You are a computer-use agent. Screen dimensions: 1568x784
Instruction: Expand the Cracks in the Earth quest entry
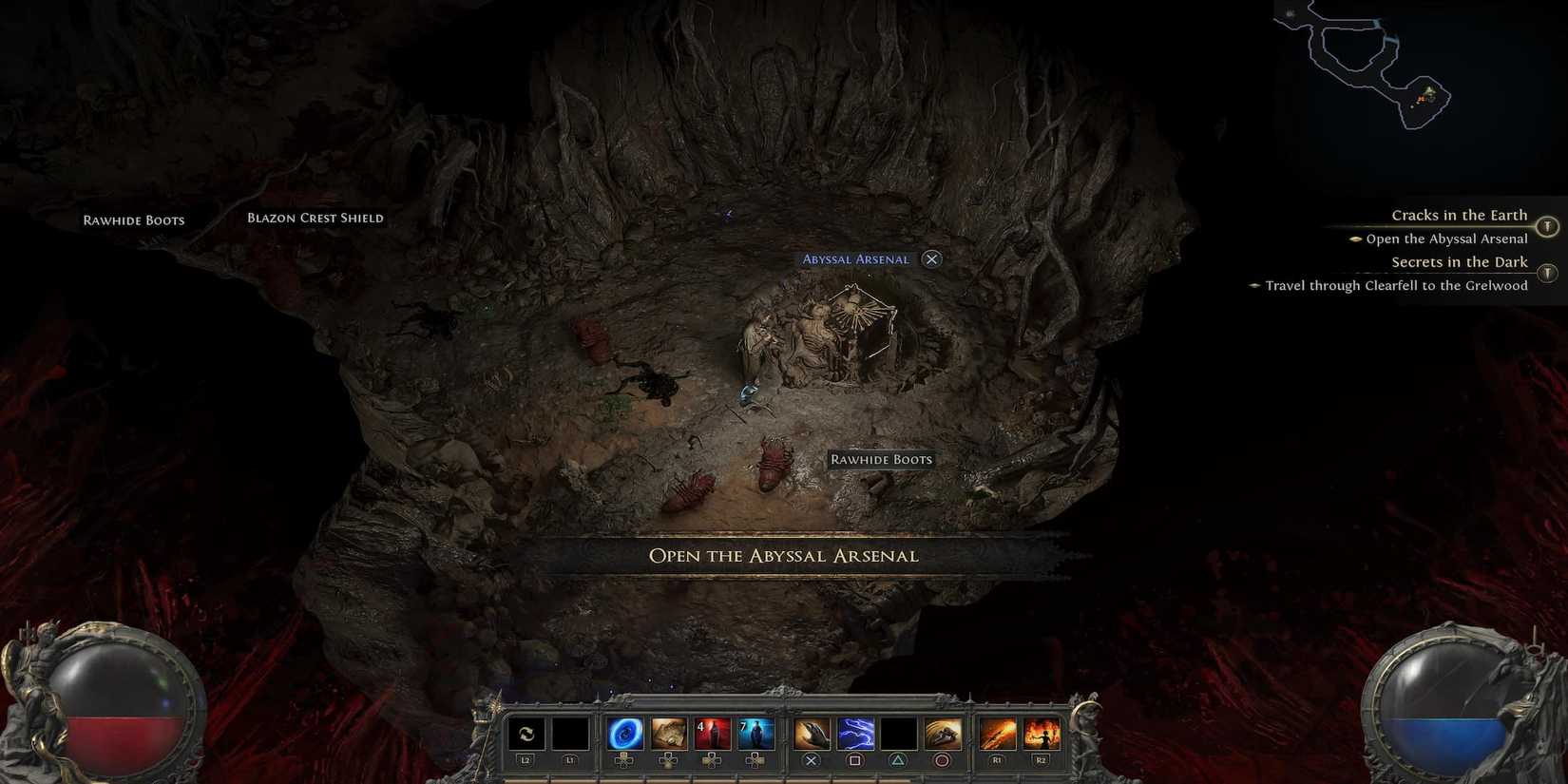click(x=1459, y=215)
